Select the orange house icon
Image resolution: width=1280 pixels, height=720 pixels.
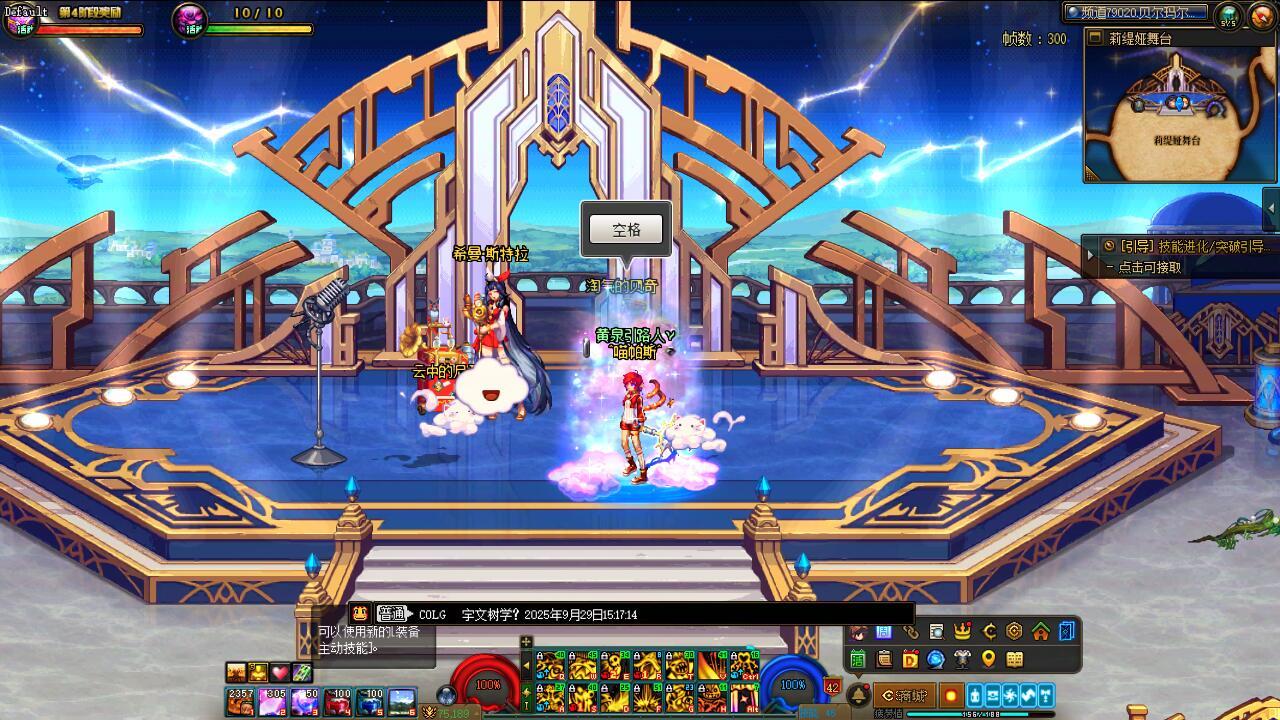click(x=1041, y=631)
